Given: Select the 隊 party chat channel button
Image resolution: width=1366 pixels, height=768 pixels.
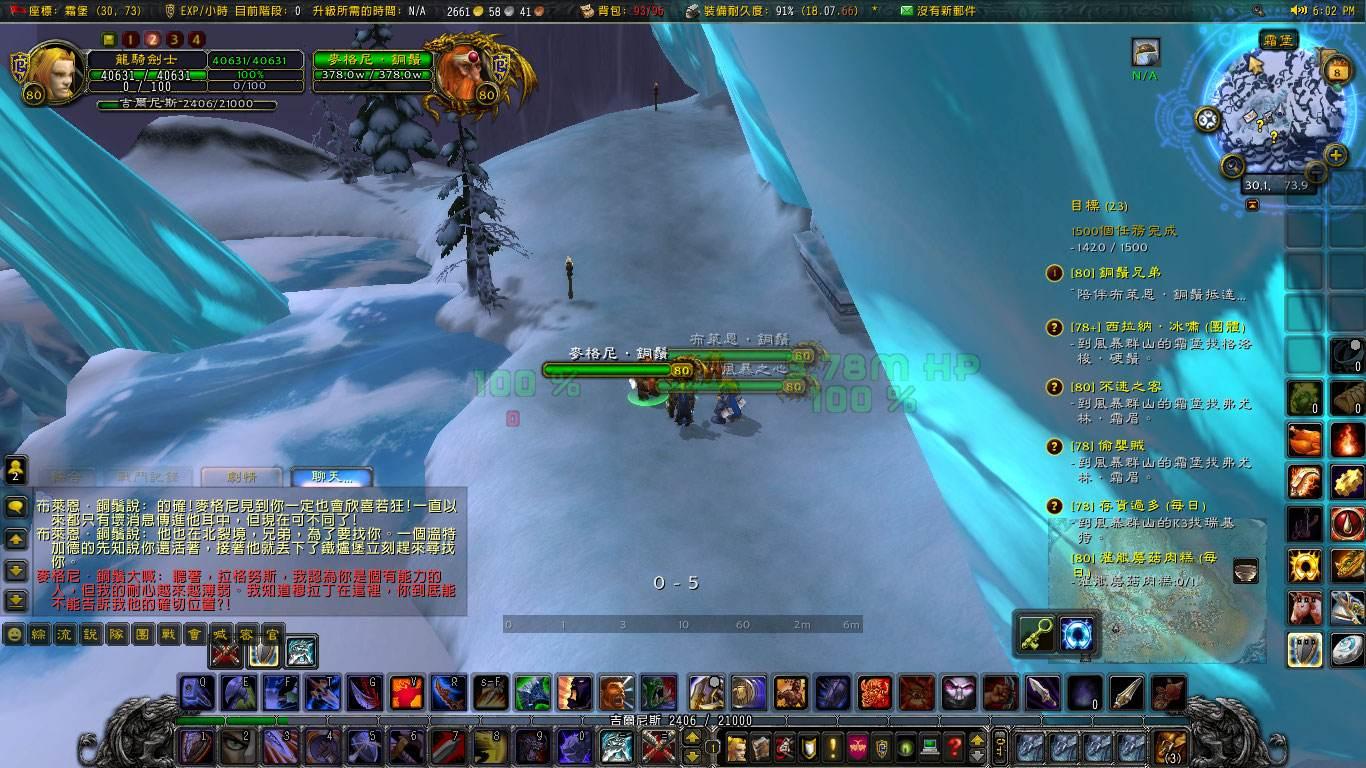Looking at the screenshot, I should point(117,634).
